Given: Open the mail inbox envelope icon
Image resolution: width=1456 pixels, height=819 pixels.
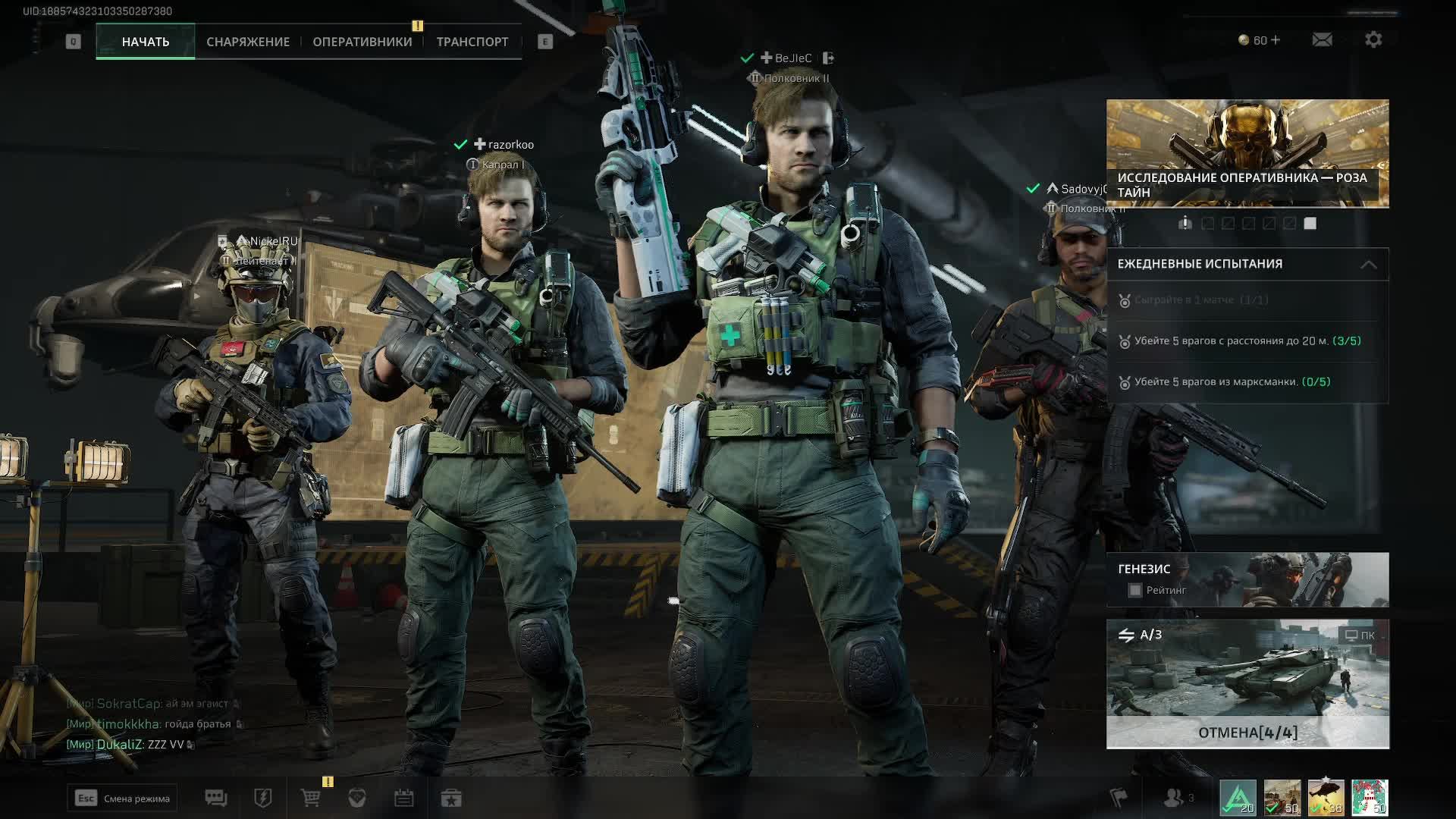Looking at the screenshot, I should coord(1322,39).
